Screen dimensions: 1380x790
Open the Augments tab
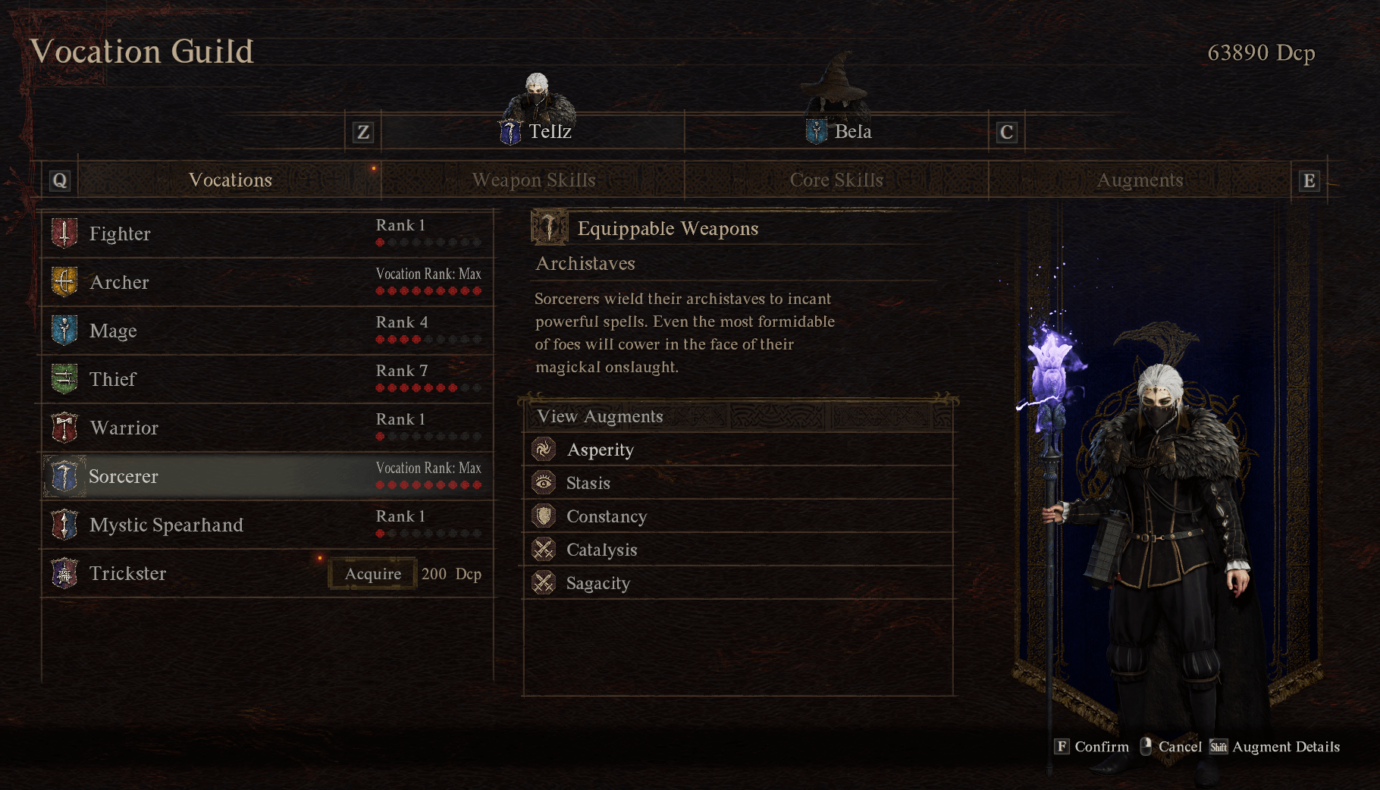[1139, 180]
